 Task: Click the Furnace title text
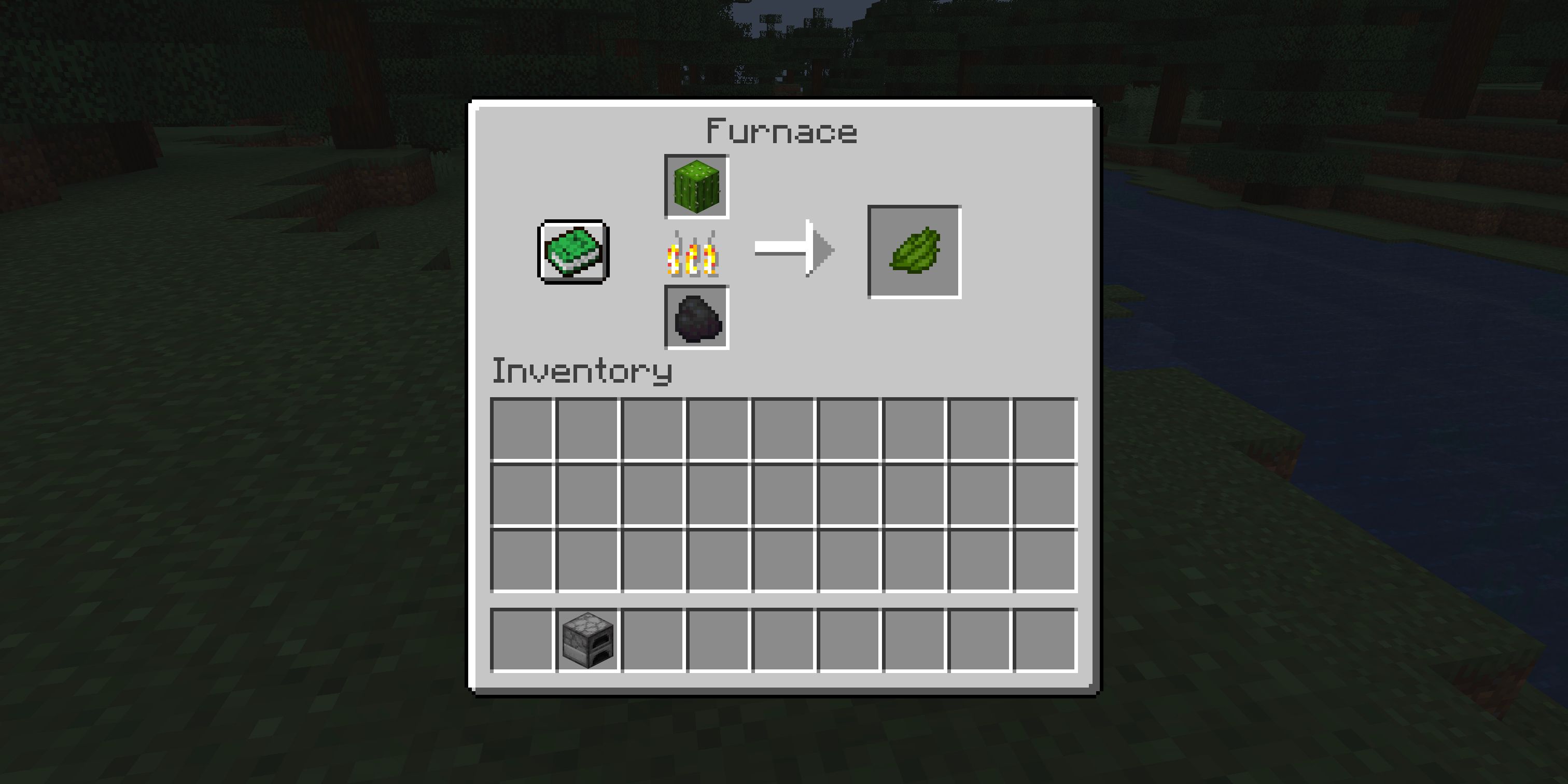(781, 130)
